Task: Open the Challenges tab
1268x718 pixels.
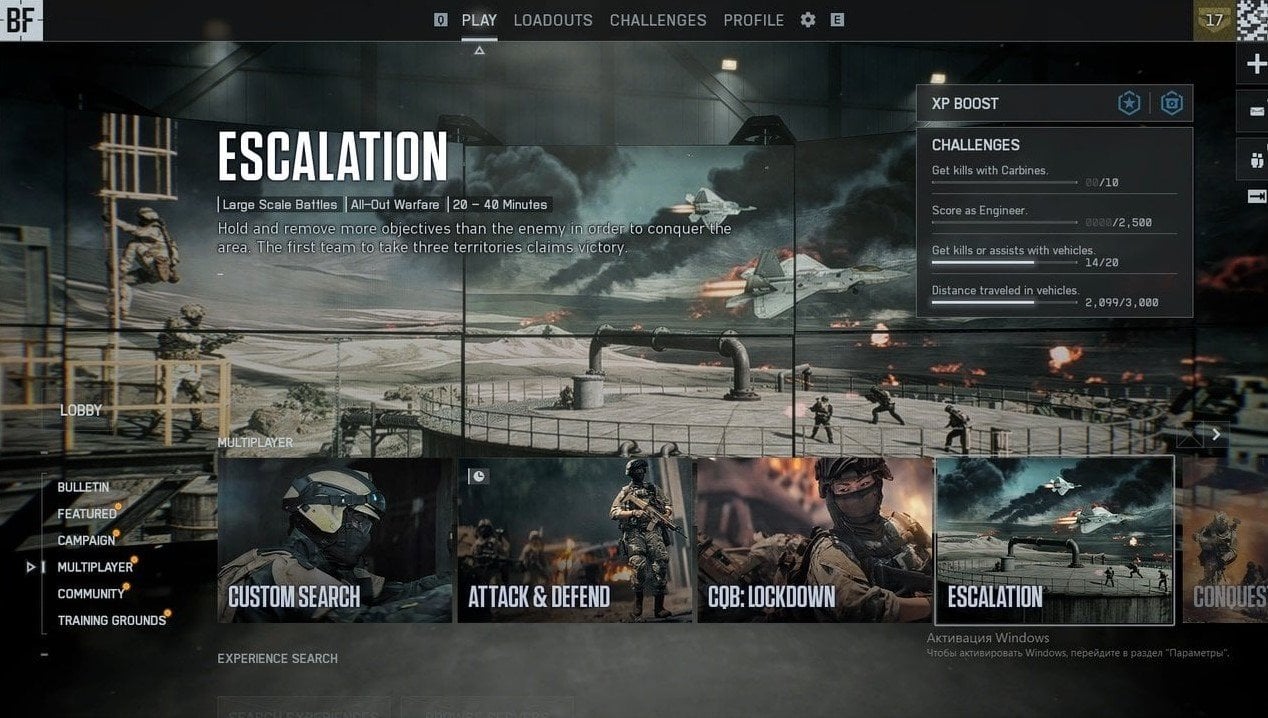Action: [x=657, y=20]
